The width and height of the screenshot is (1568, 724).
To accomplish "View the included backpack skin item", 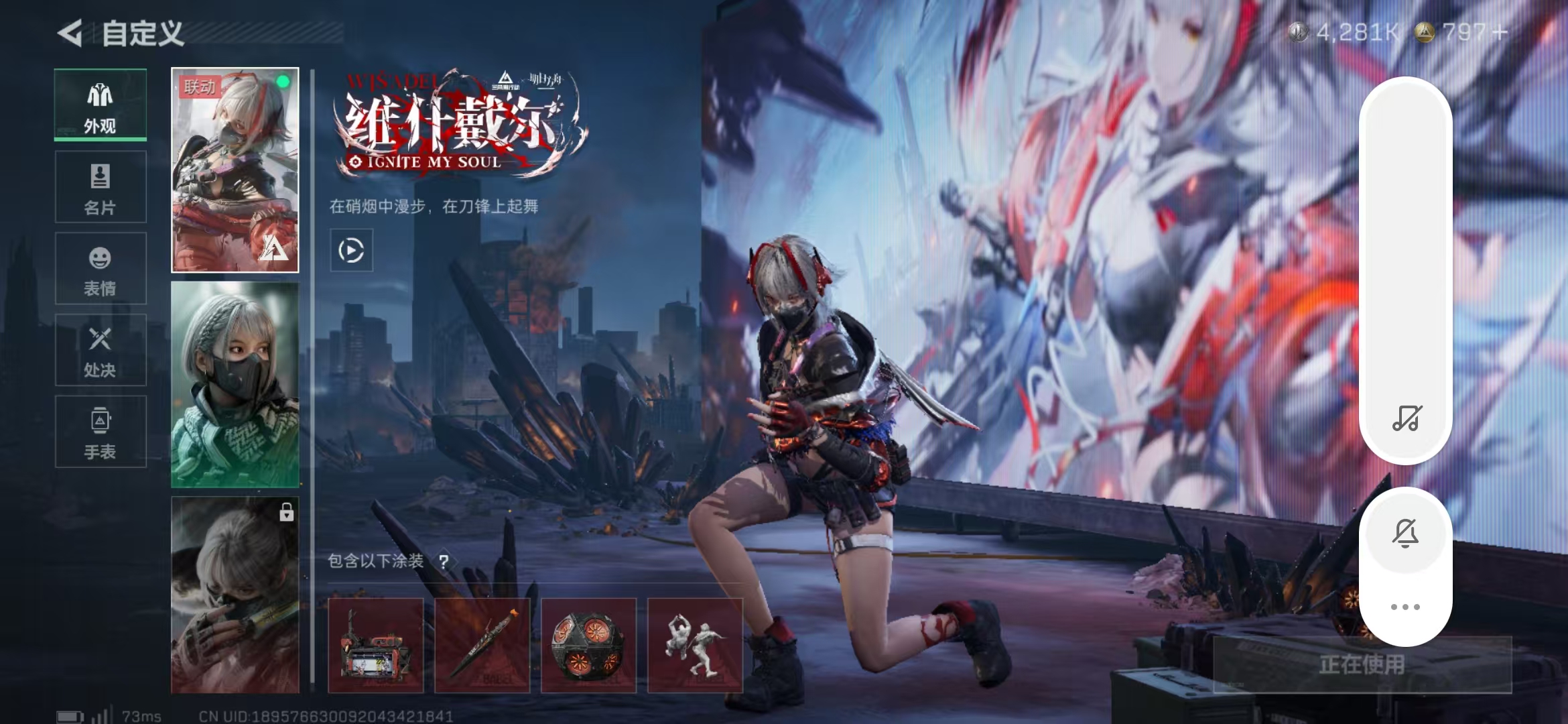I will 376,645.
